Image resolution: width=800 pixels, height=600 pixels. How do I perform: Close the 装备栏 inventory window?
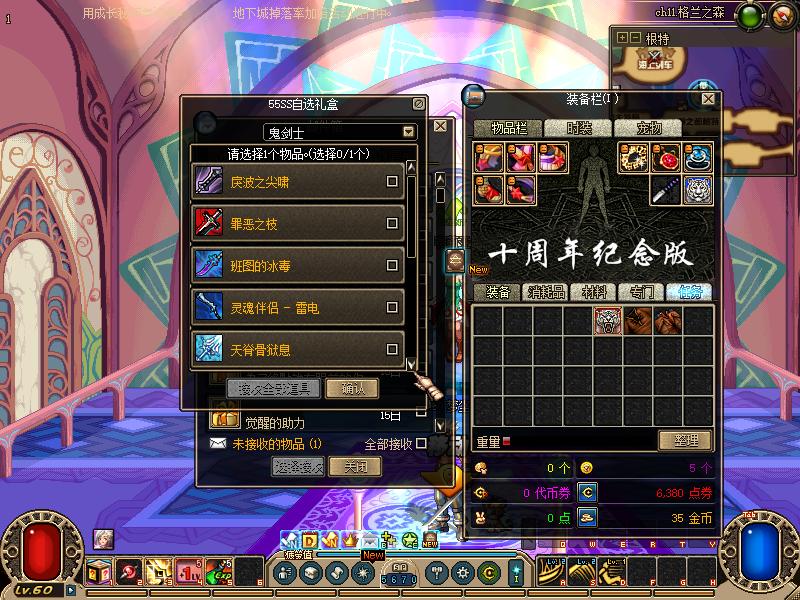pyautogui.click(x=708, y=99)
